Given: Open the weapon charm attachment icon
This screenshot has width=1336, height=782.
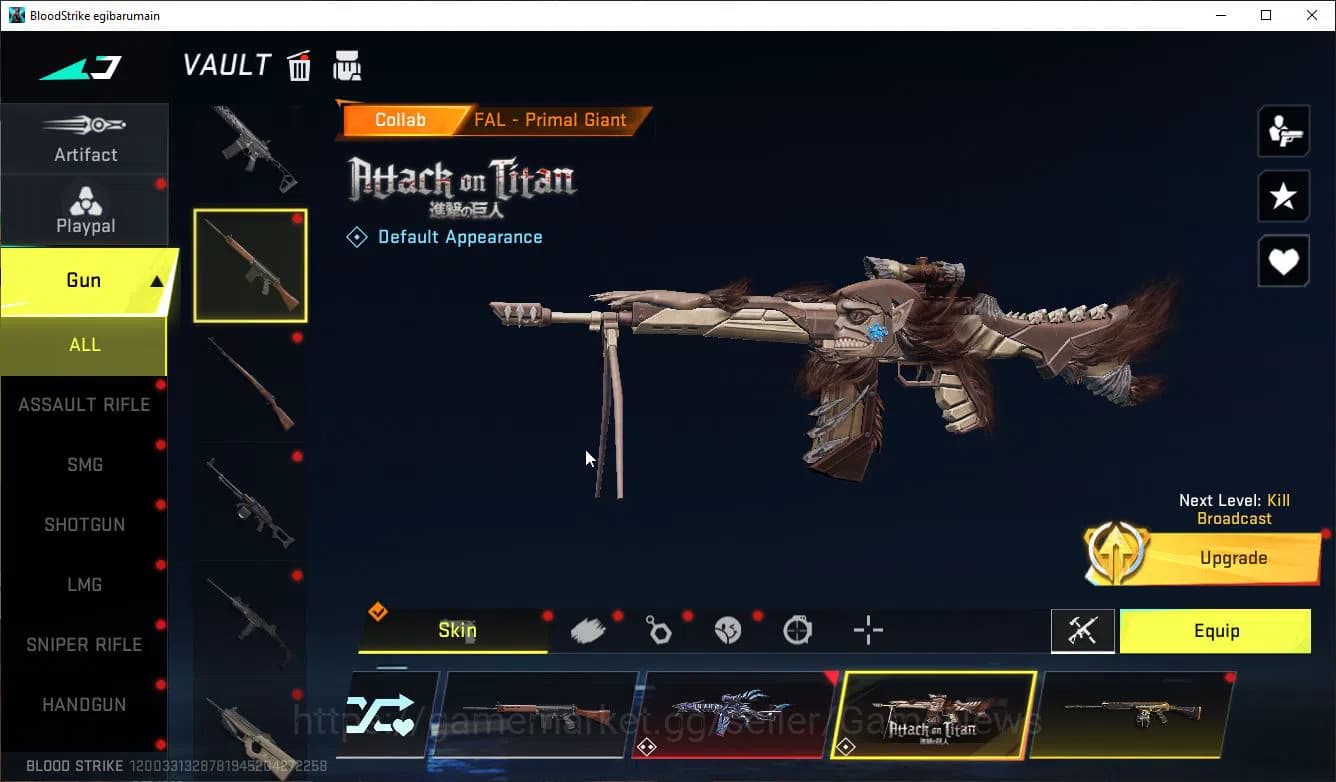Looking at the screenshot, I should [x=659, y=630].
